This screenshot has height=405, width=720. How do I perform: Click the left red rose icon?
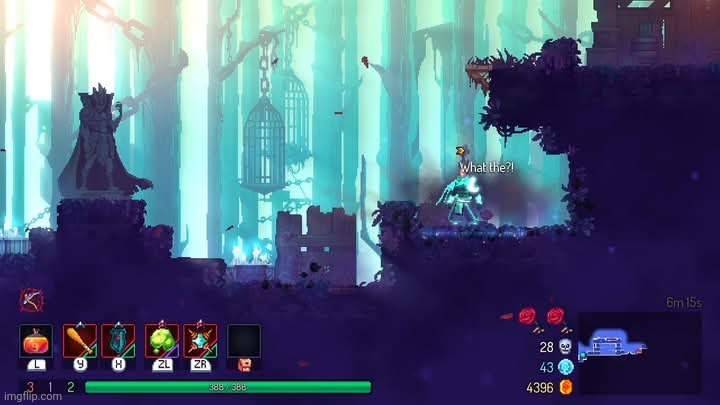point(527,316)
